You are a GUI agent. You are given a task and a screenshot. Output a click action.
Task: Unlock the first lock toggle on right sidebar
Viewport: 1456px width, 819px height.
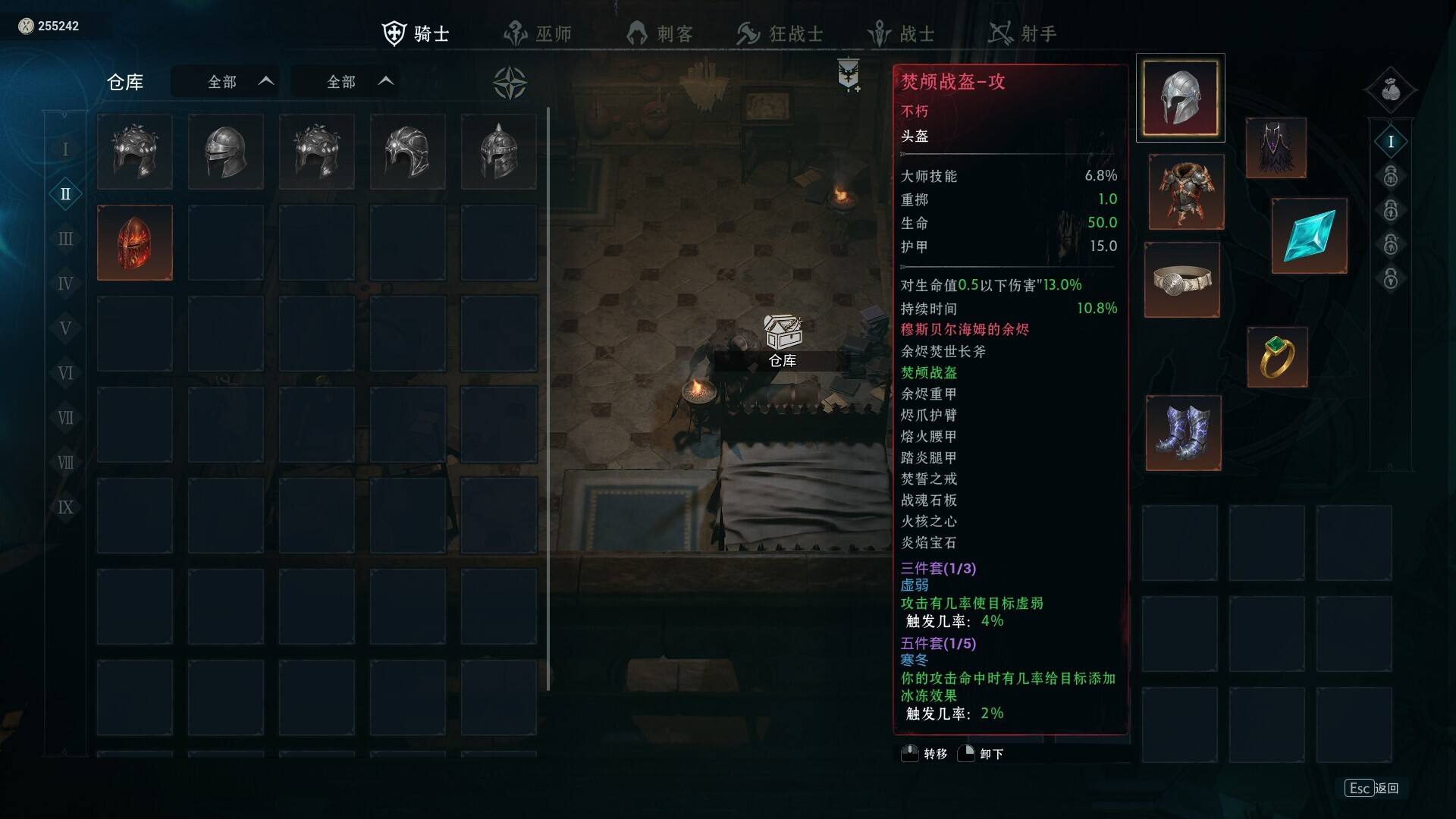pyautogui.click(x=1391, y=177)
